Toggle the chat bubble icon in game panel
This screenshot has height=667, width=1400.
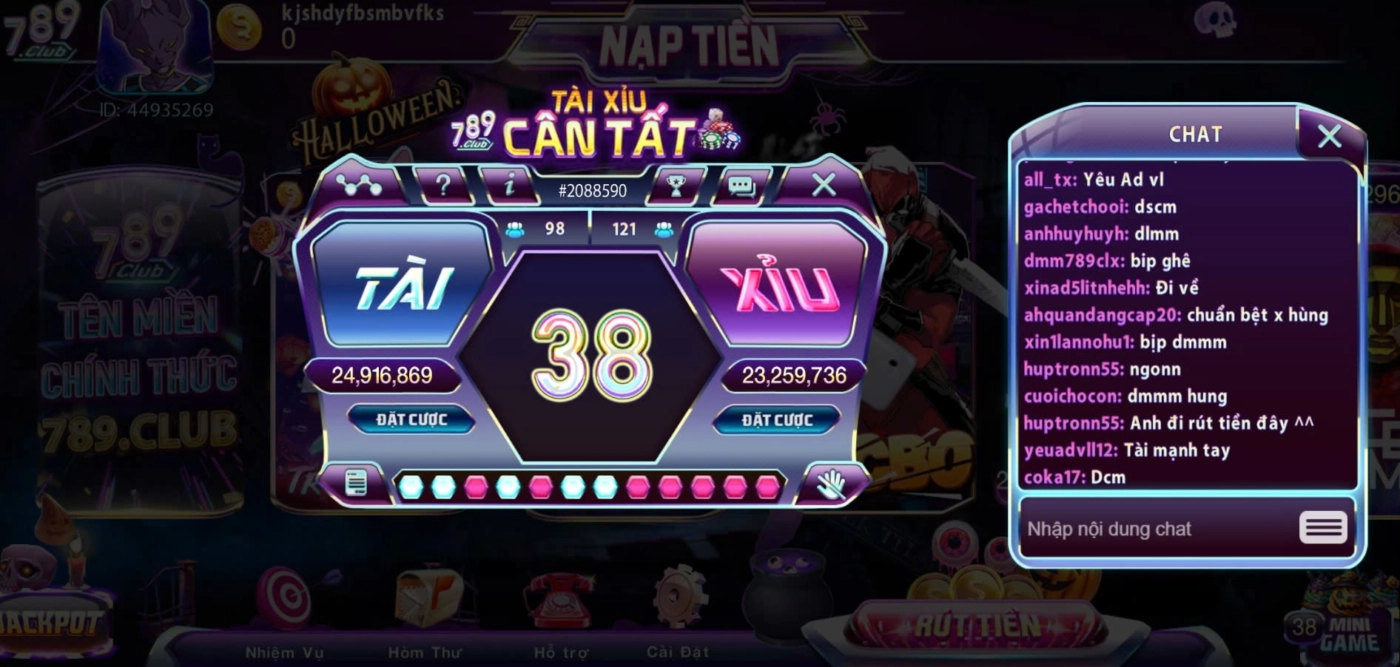(741, 186)
